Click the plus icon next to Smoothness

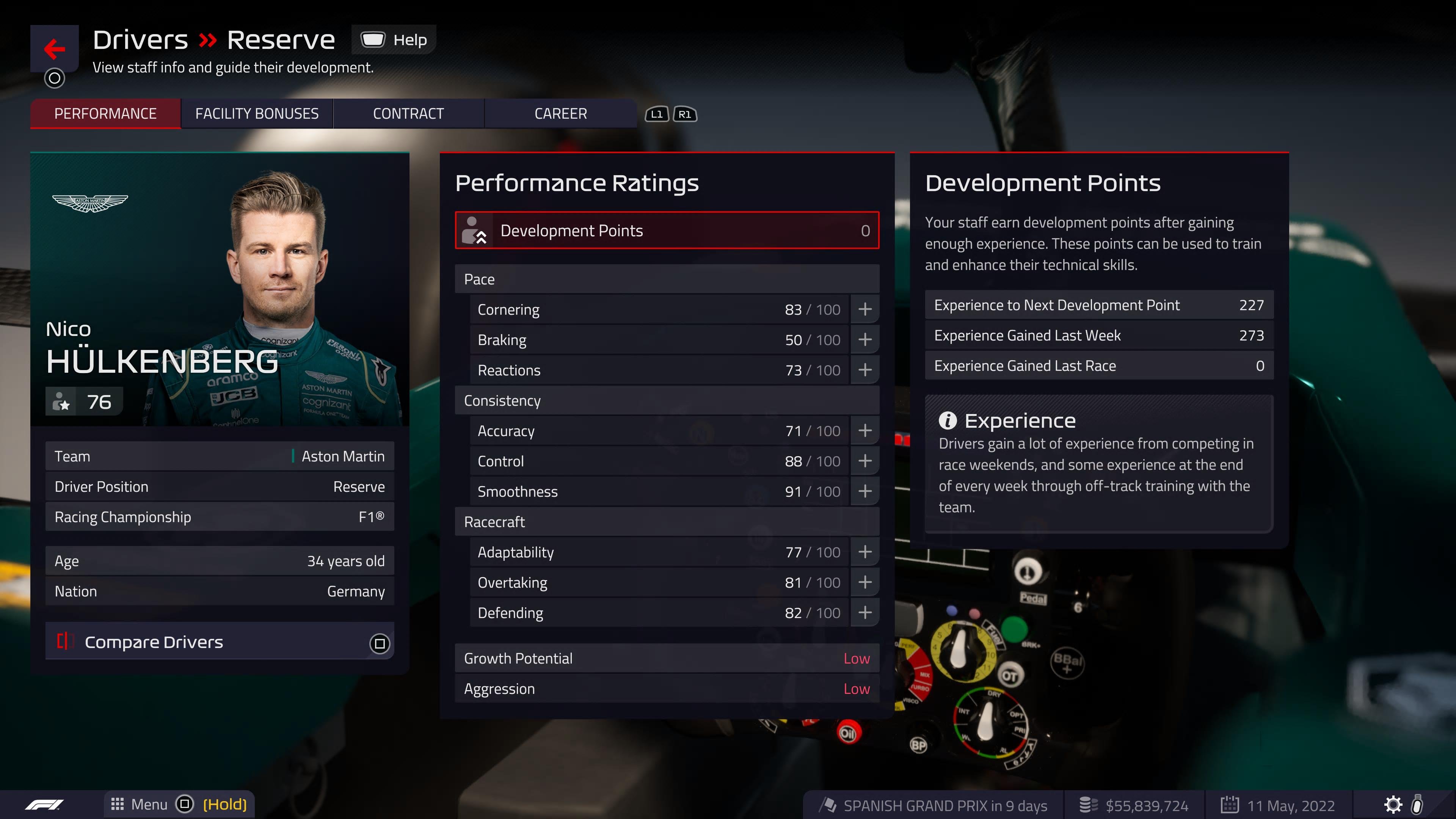click(865, 491)
